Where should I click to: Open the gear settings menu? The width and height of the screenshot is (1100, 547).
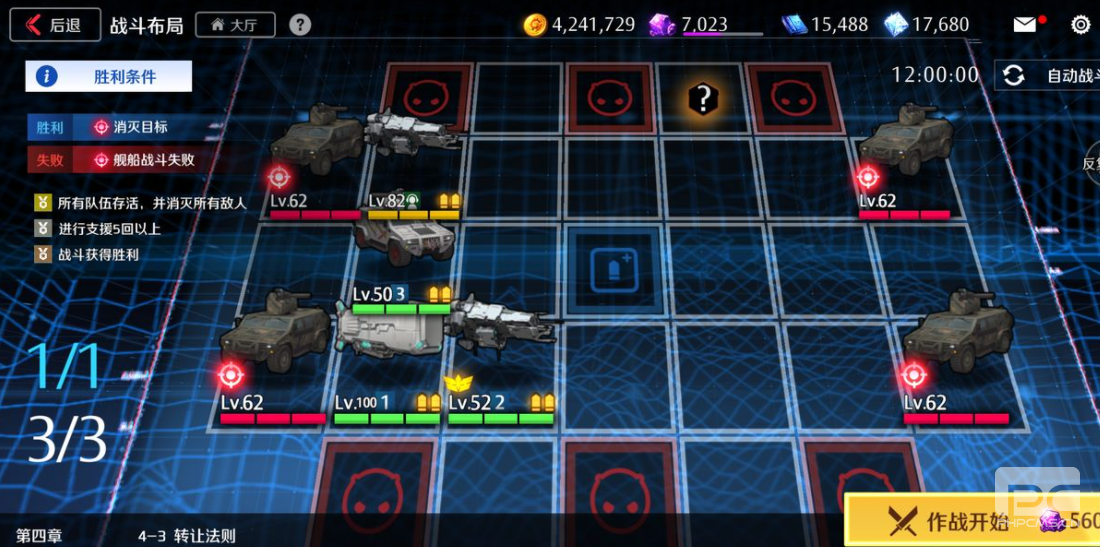(1080, 25)
